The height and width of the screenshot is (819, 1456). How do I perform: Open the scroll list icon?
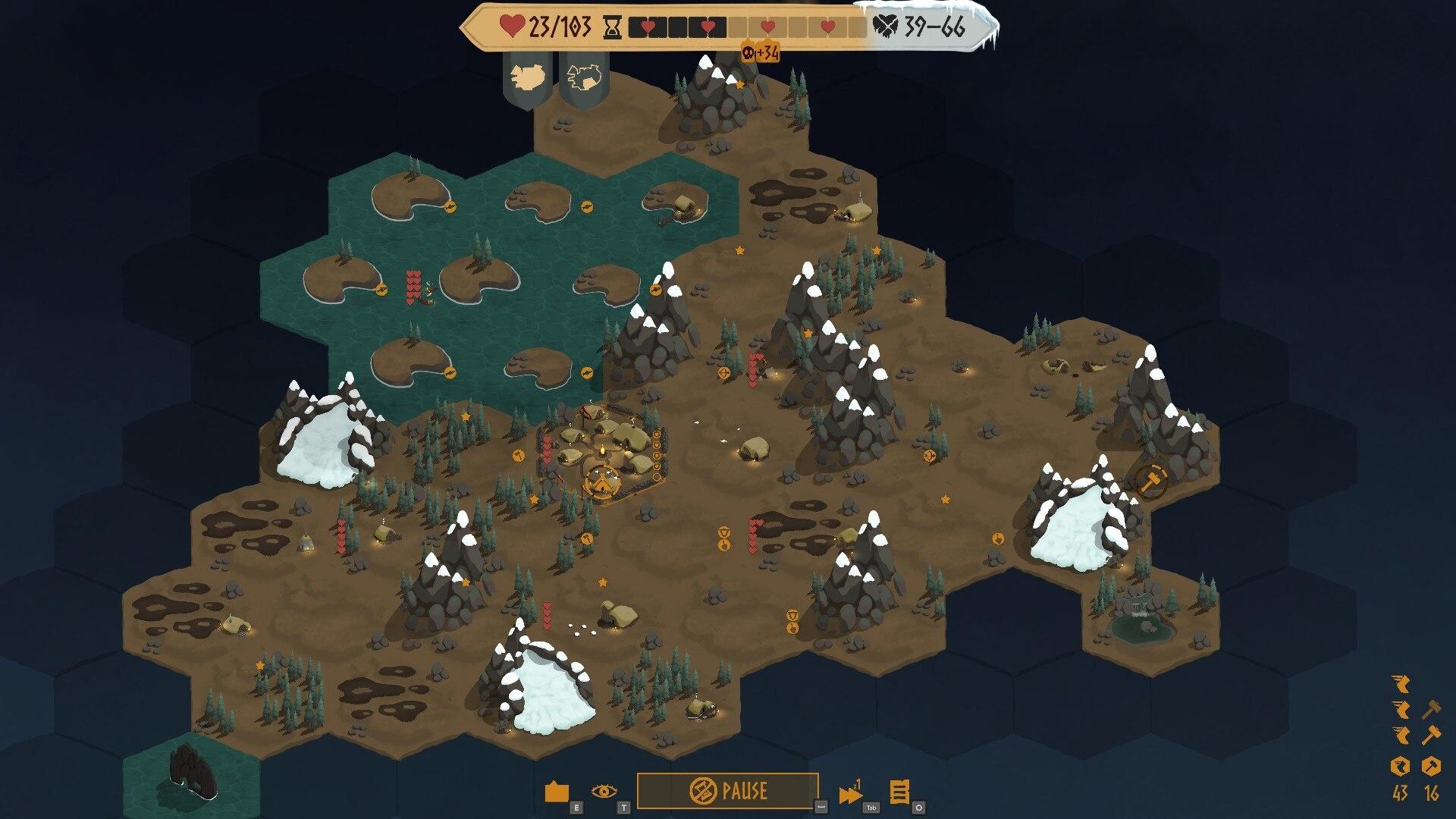(899, 792)
